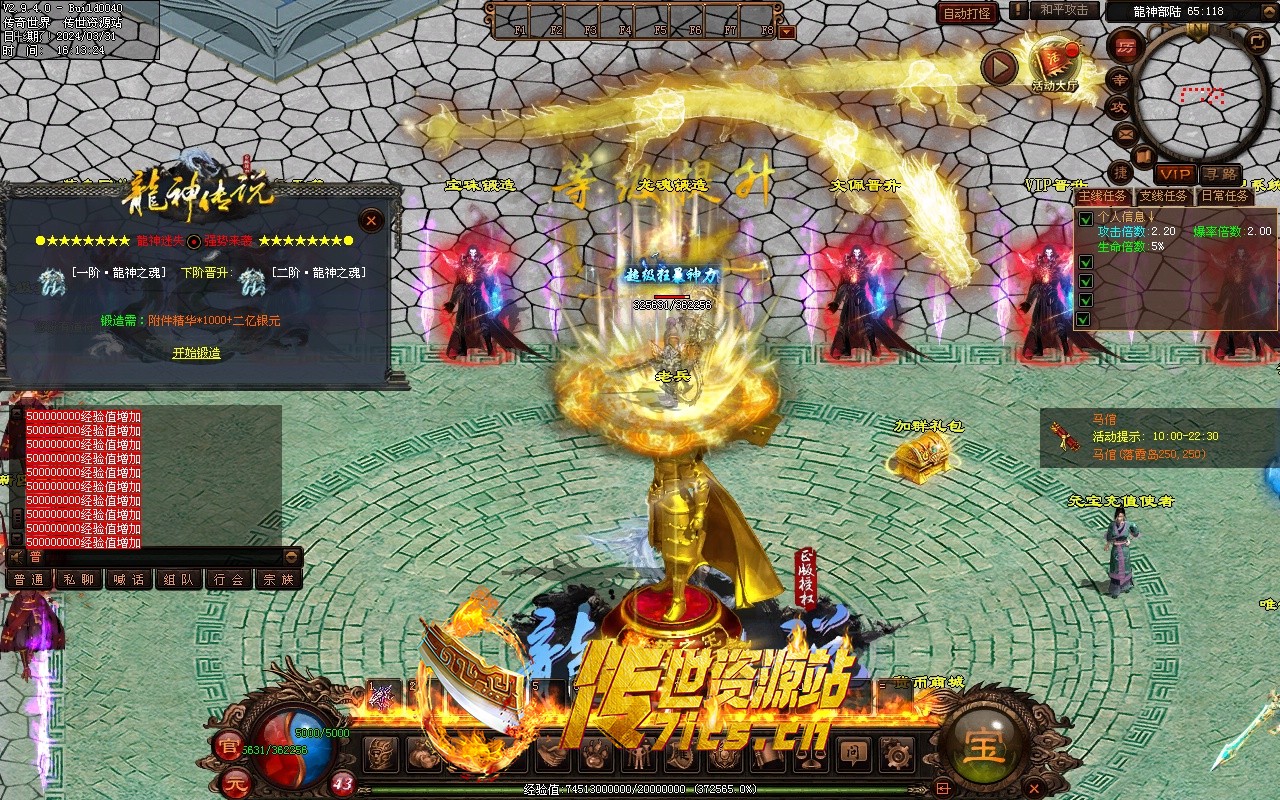1280x800 pixels.
Task: Switch to the 支线任务 side quest tab
Action: 1164,196
